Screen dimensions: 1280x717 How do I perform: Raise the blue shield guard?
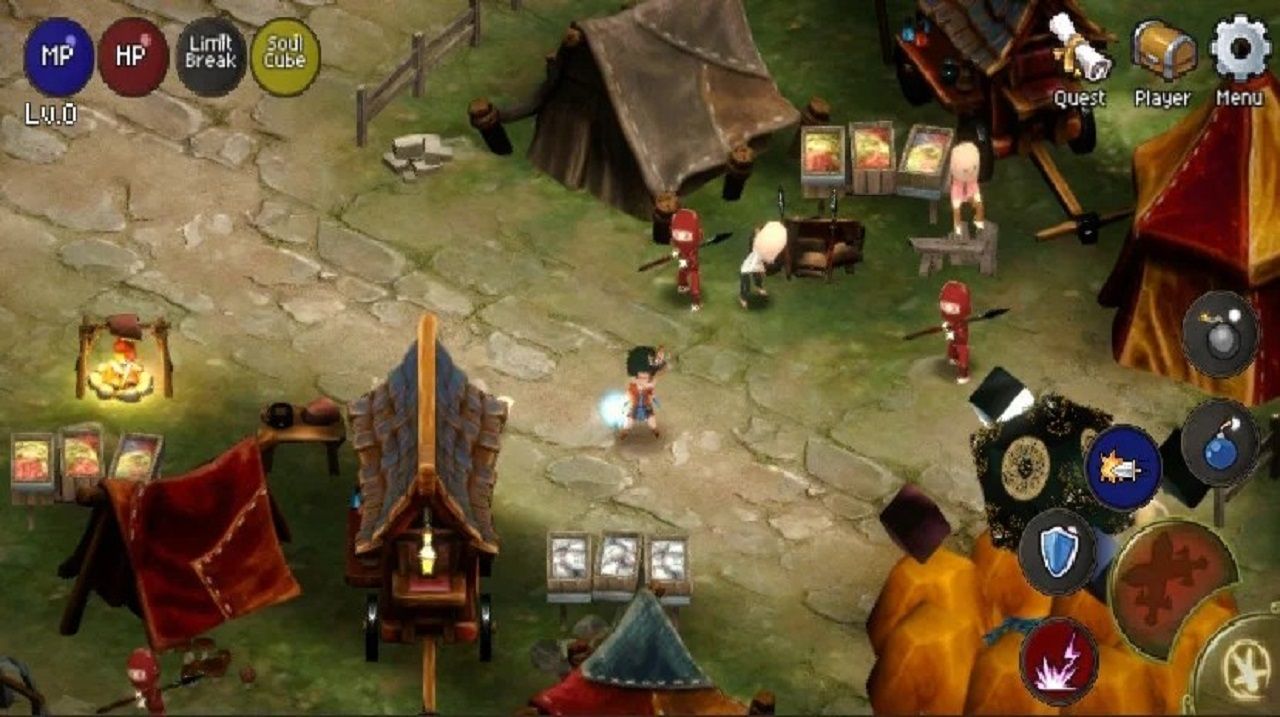click(1058, 552)
